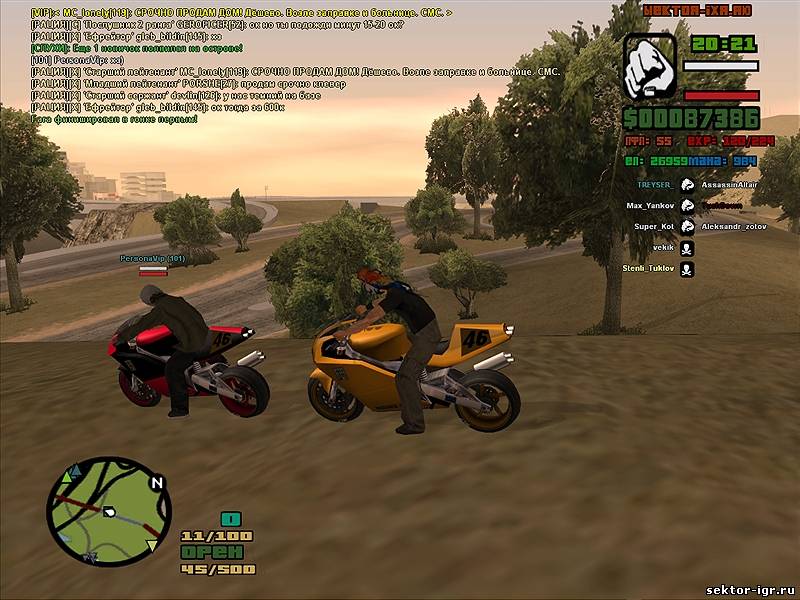The height and width of the screenshot is (600, 800).
Task: Open the sektor-igr.ru watermark link
Action: (x=750, y=590)
